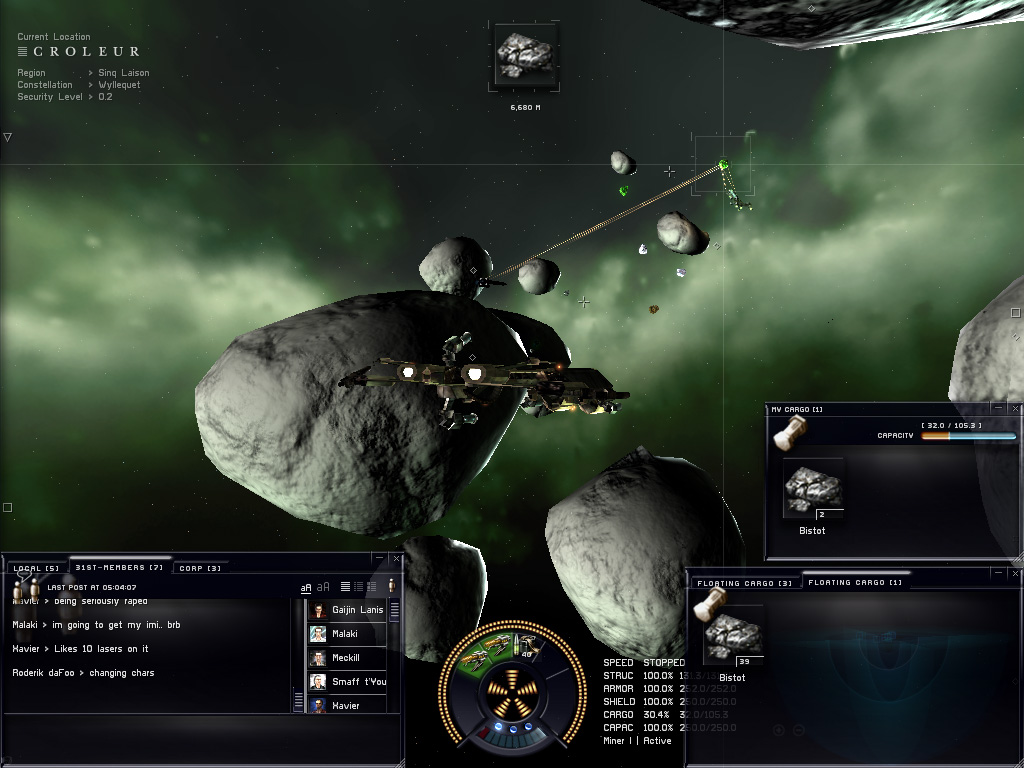1024x768 pixels.
Task: Choose Malaki from the member list
Action: click(344, 634)
